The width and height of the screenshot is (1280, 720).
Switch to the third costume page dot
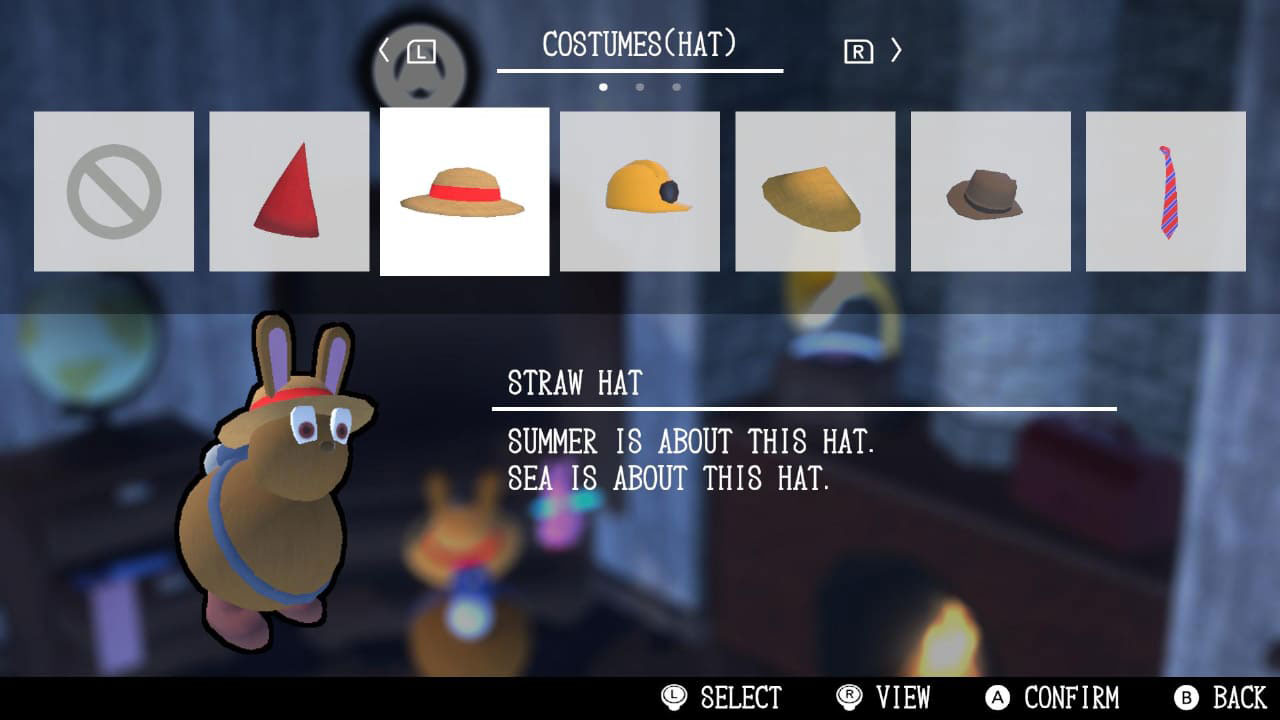point(676,87)
